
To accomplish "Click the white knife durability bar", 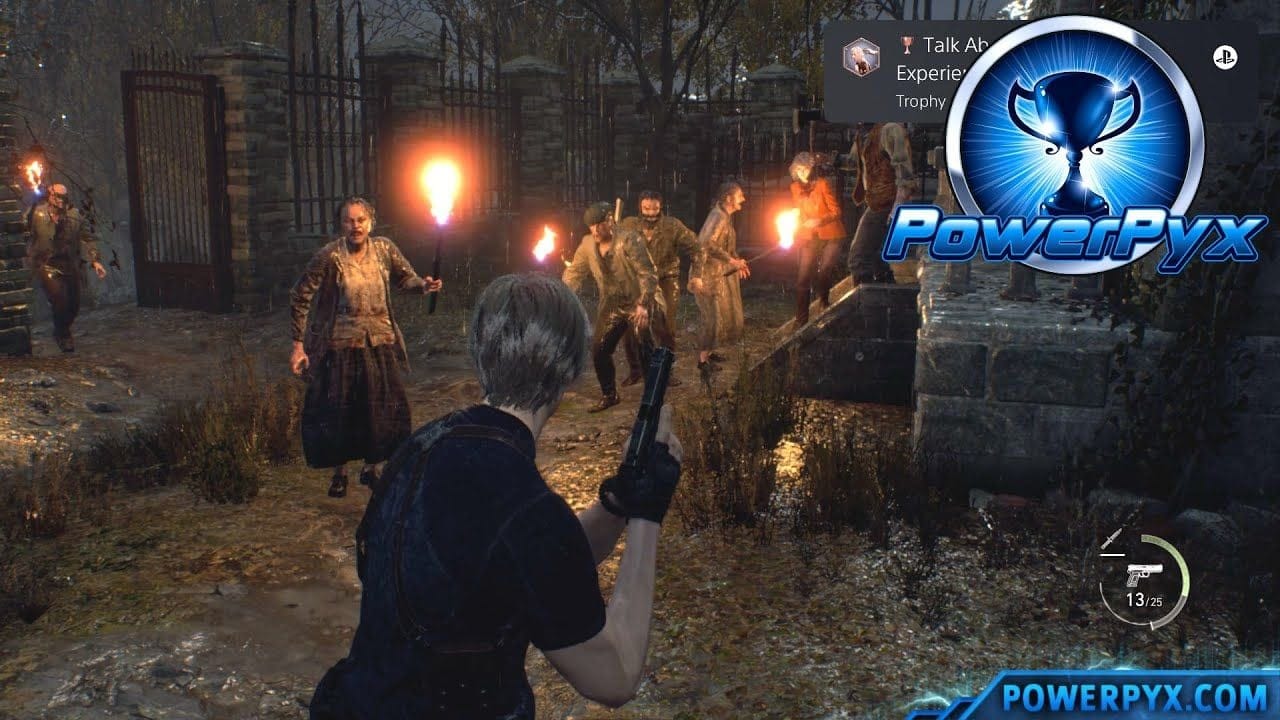I will tap(1113, 554).
